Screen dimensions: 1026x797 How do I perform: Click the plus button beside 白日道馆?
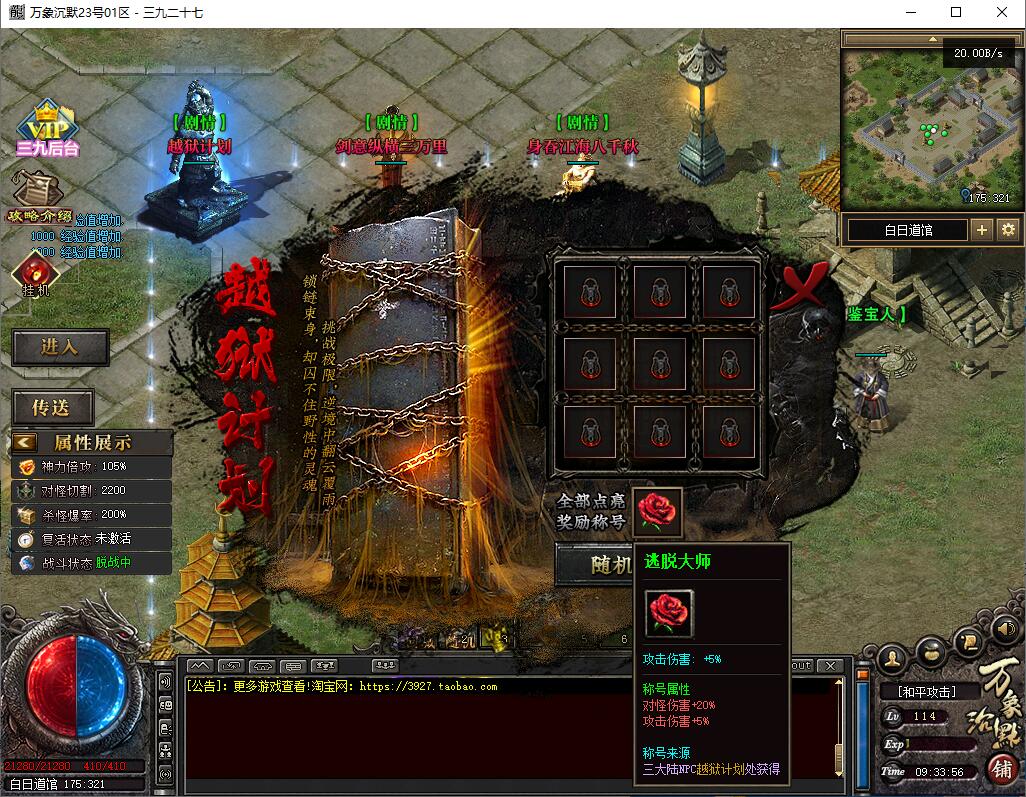[982, 230]
